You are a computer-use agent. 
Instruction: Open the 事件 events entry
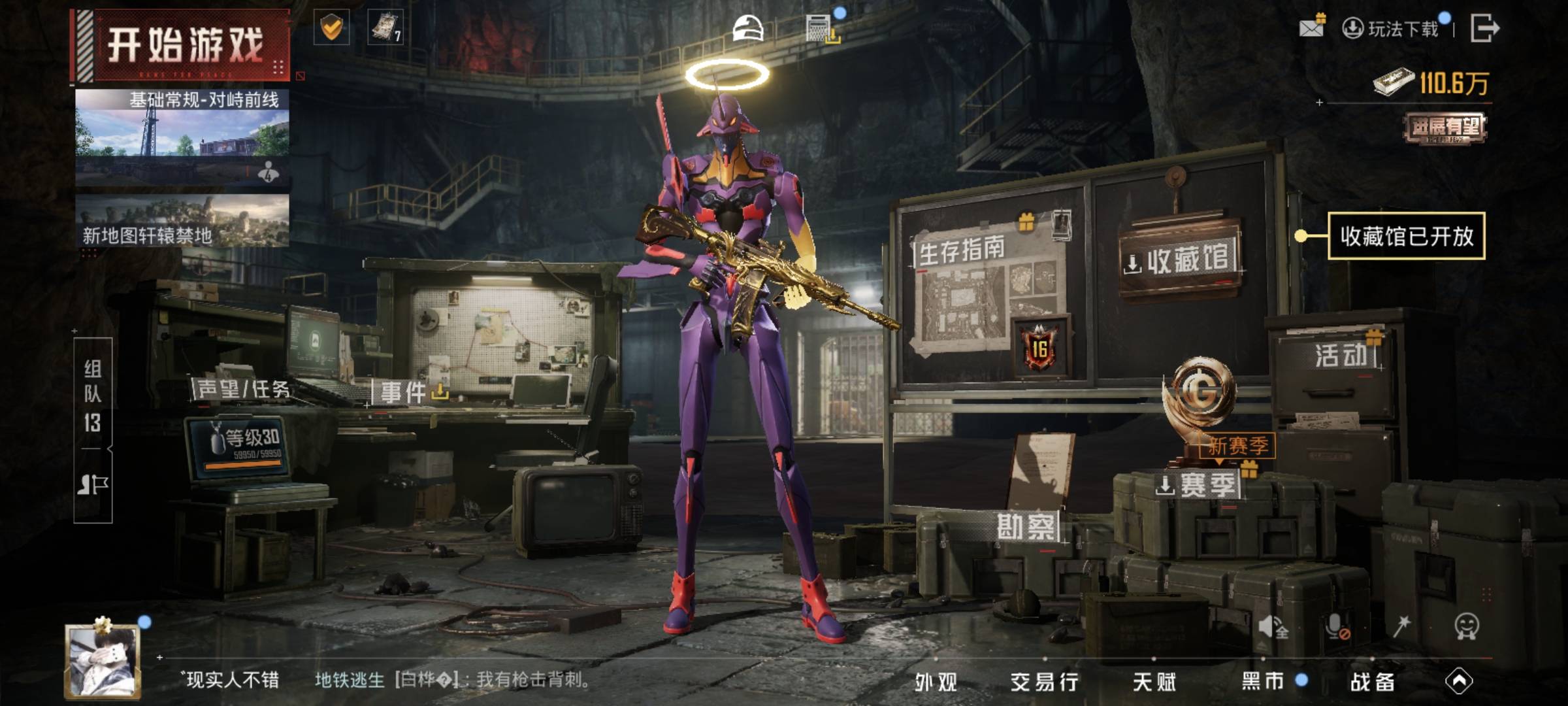[x=405, y=392]
